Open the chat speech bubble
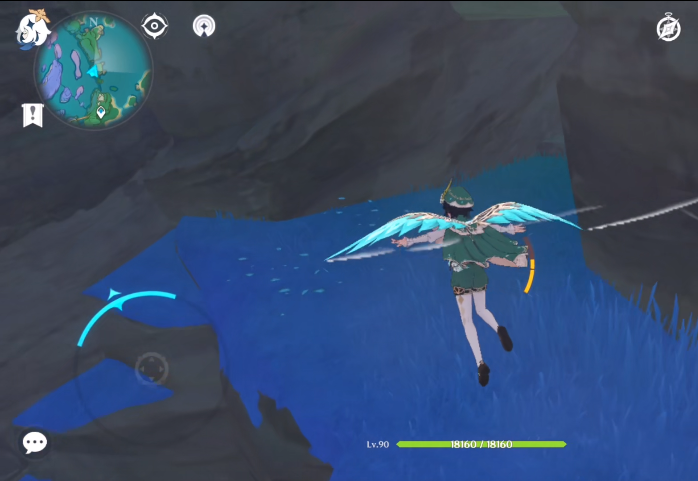 point(35,442)
